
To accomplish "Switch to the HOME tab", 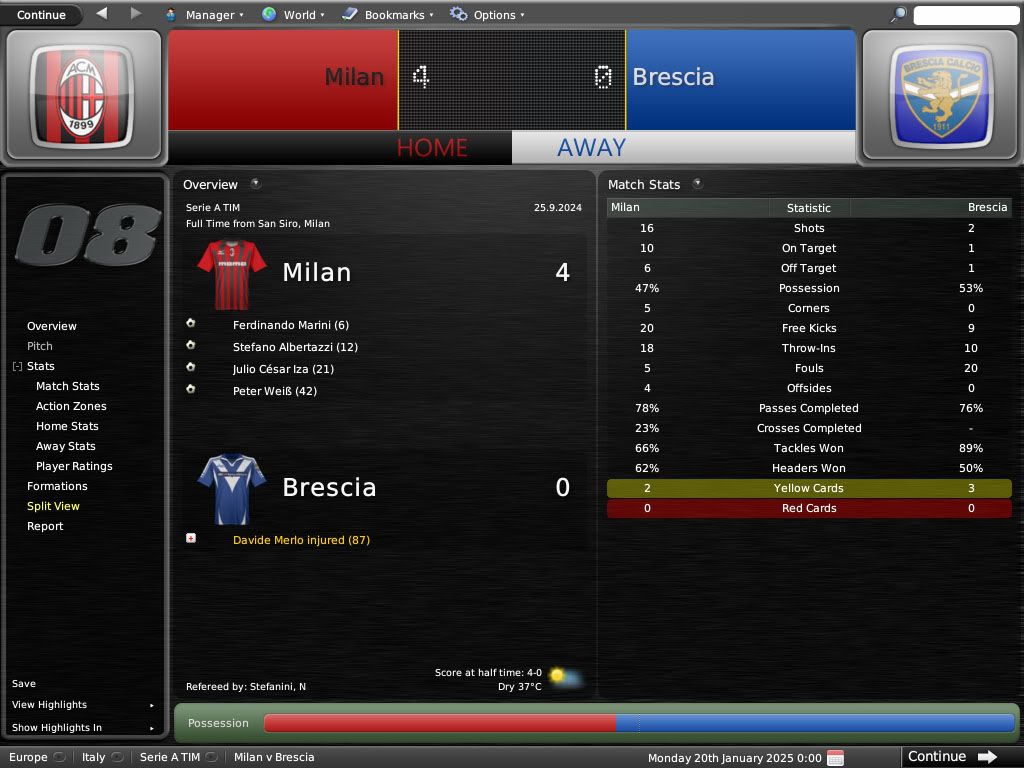I will [432, 147].
